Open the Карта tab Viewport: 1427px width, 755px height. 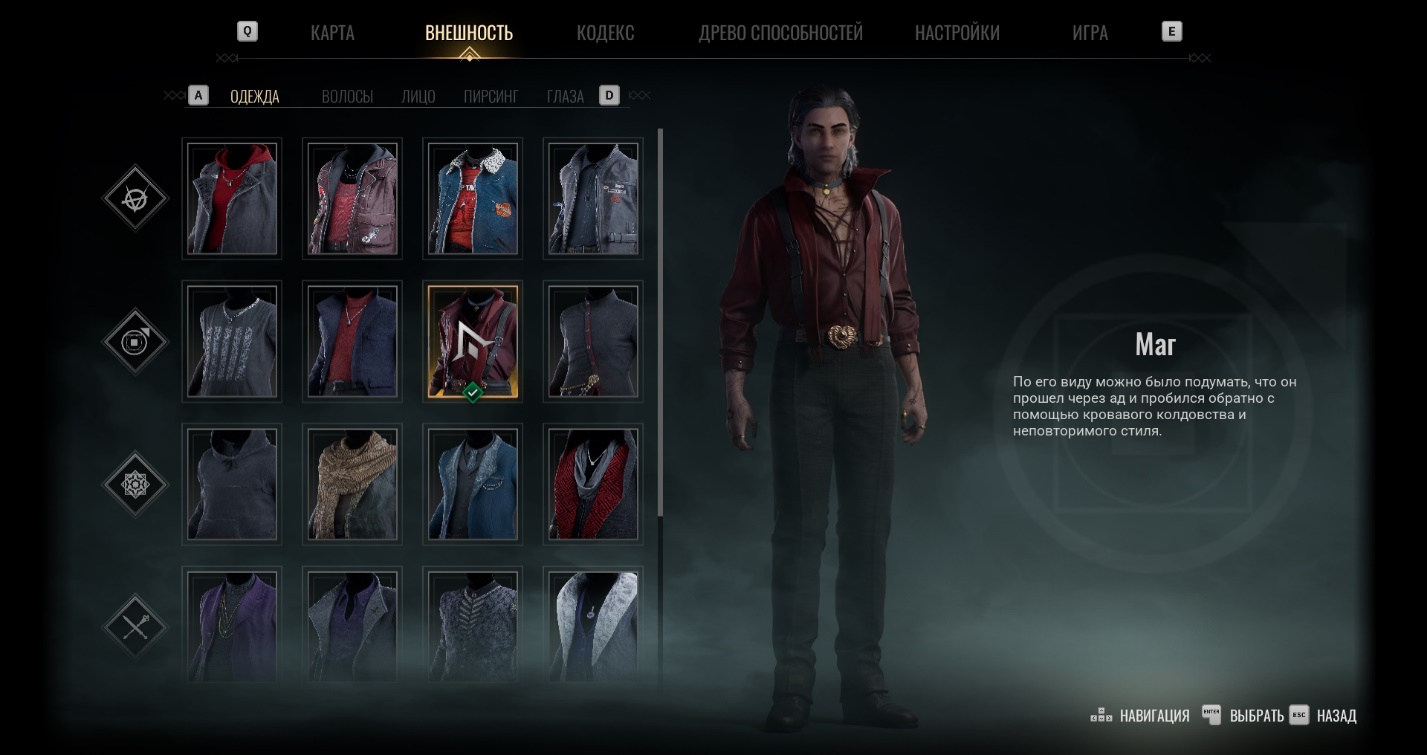332,33
